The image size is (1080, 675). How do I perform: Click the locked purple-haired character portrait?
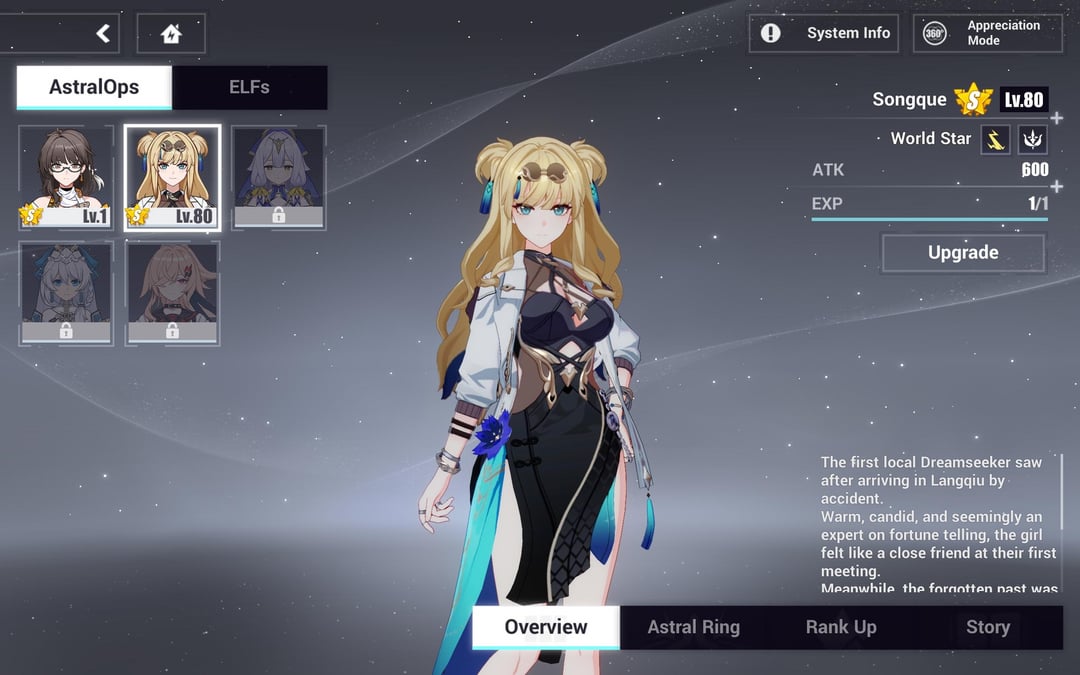point(278,178)
